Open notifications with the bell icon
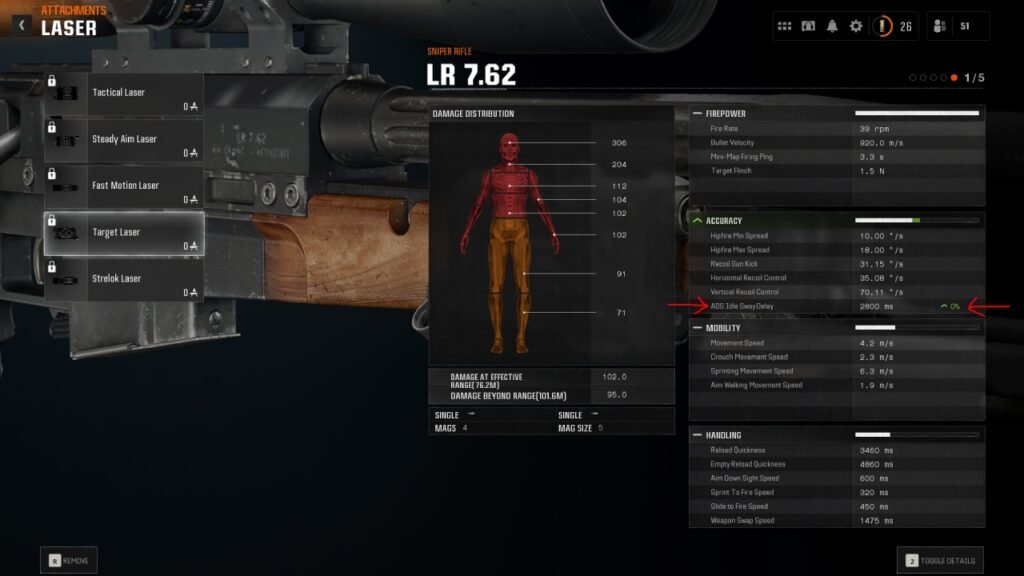The width and height of the screenshot is (1024, 576). click(x=832, y=26)
